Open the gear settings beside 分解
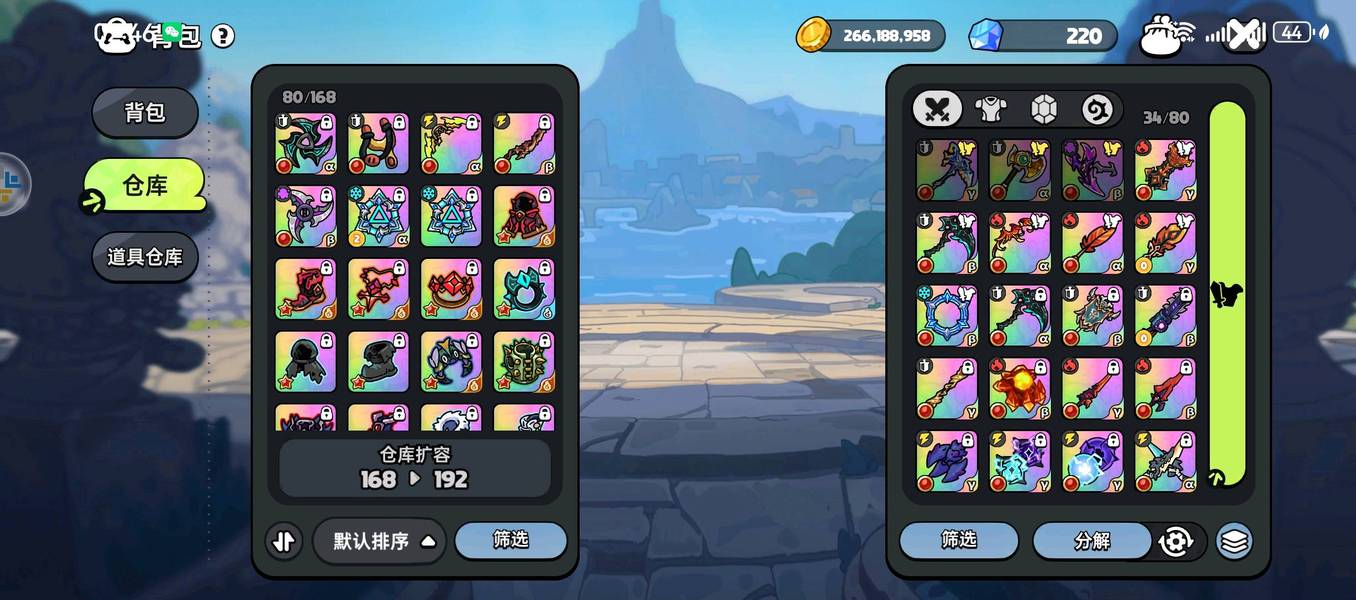This screenshot has height=600, width=1356. pyautogui.click(x=1176, y=541)
